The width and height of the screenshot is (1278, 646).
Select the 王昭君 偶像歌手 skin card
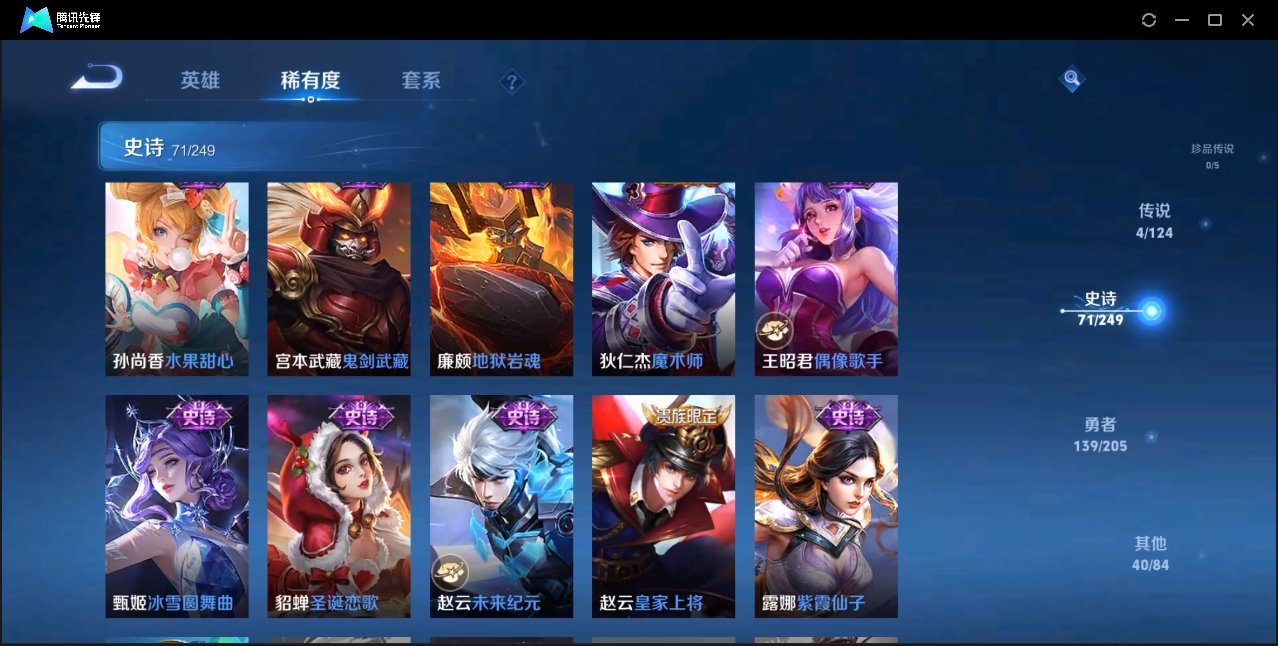click(826, 279)
